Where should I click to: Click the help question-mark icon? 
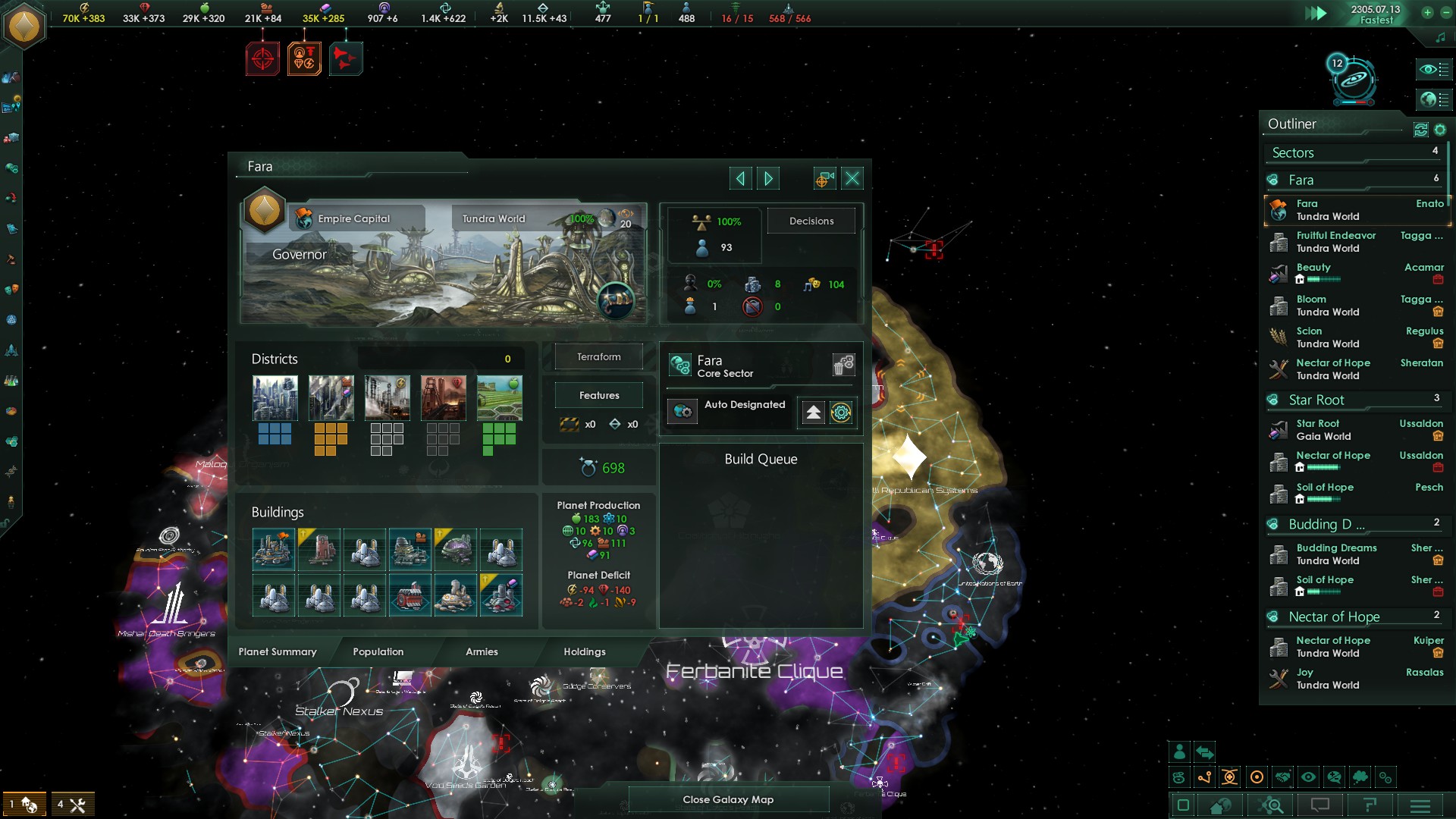(x=1370, y=806)
